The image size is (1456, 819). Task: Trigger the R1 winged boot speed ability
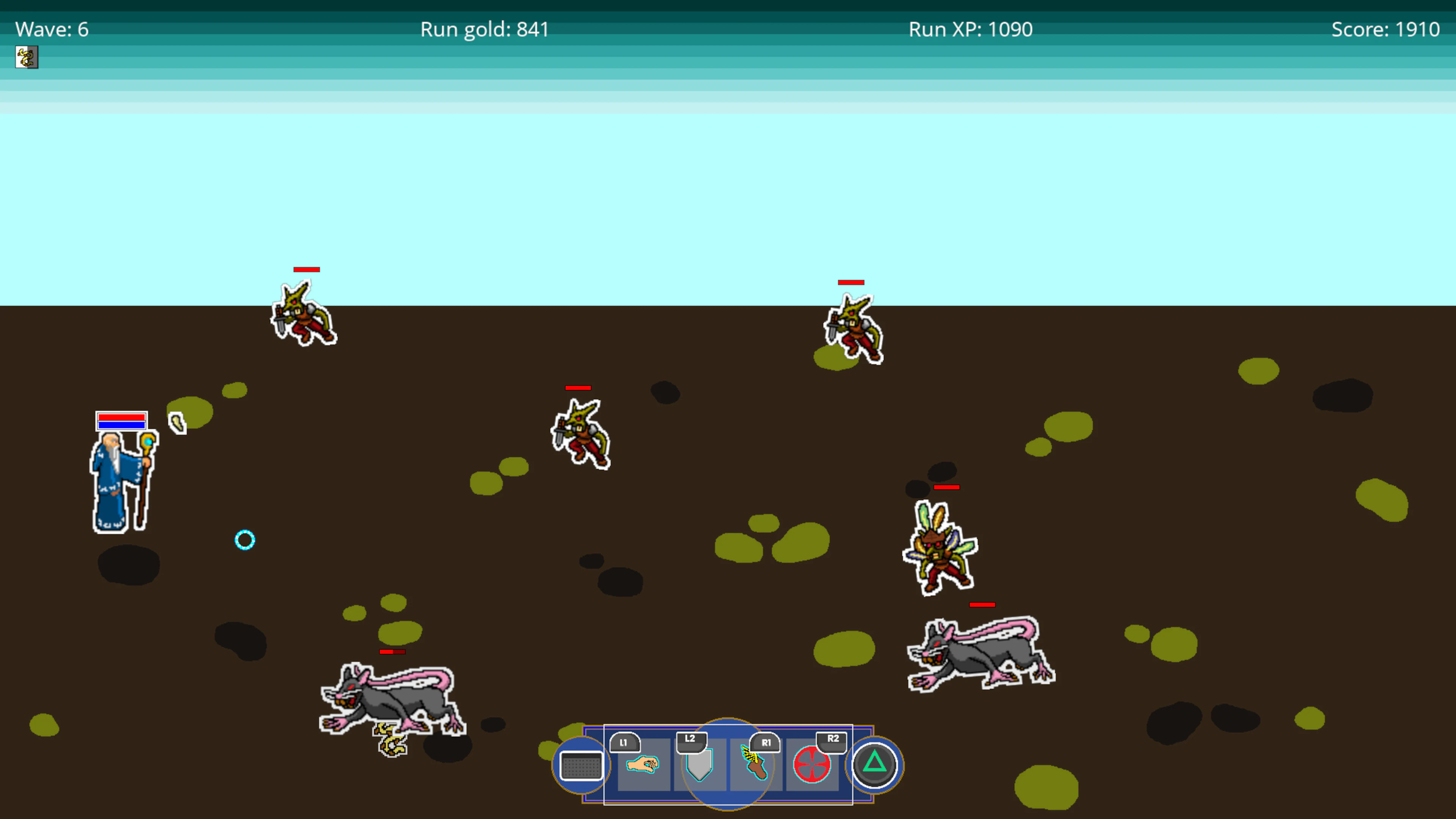coord(756,766)
